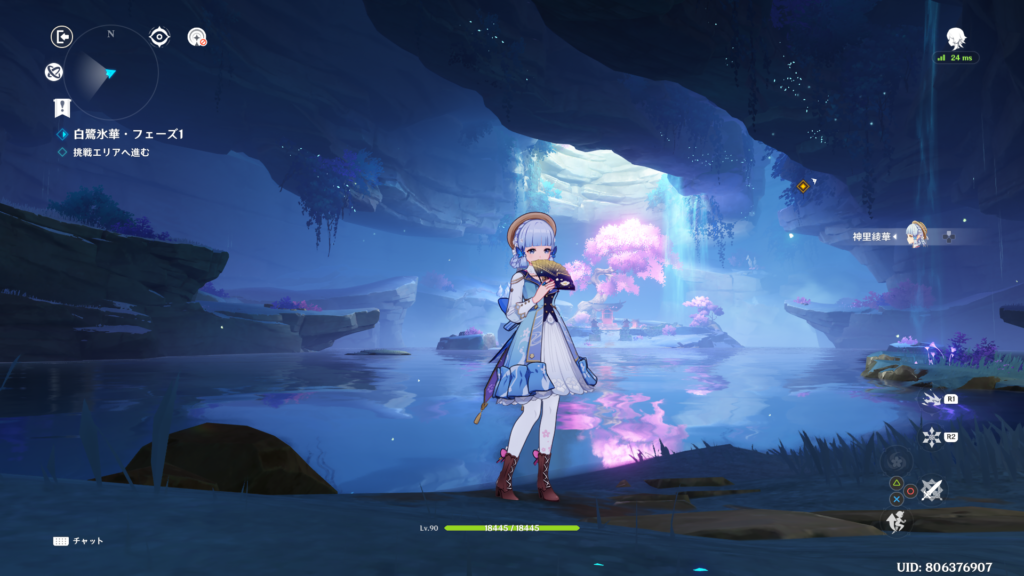Activate the elemental skill ice dash icon

932,399
